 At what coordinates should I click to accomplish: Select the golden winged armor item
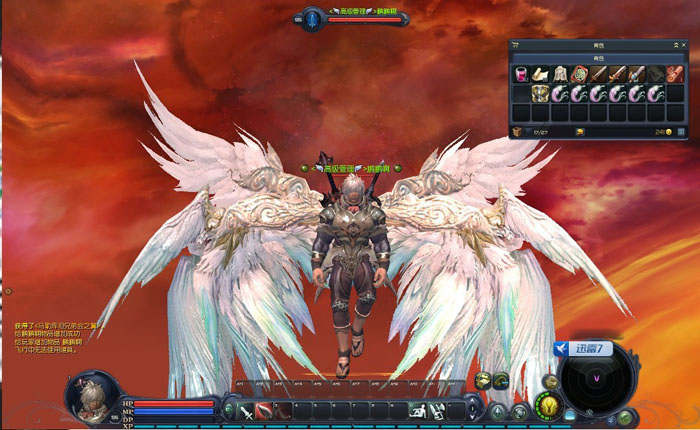click(540, 93)
